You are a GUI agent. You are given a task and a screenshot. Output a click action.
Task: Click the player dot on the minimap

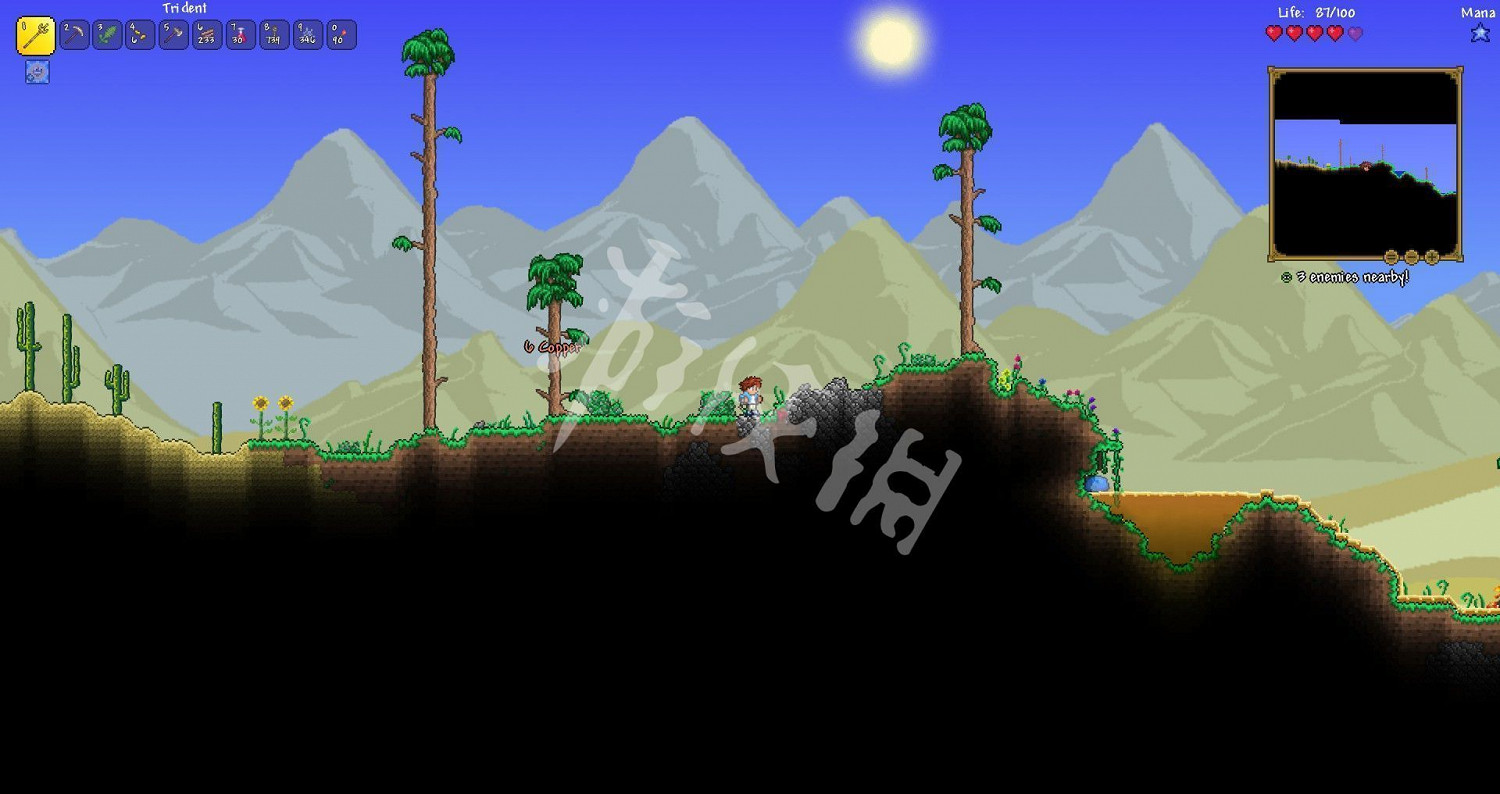click(1366, 166)
